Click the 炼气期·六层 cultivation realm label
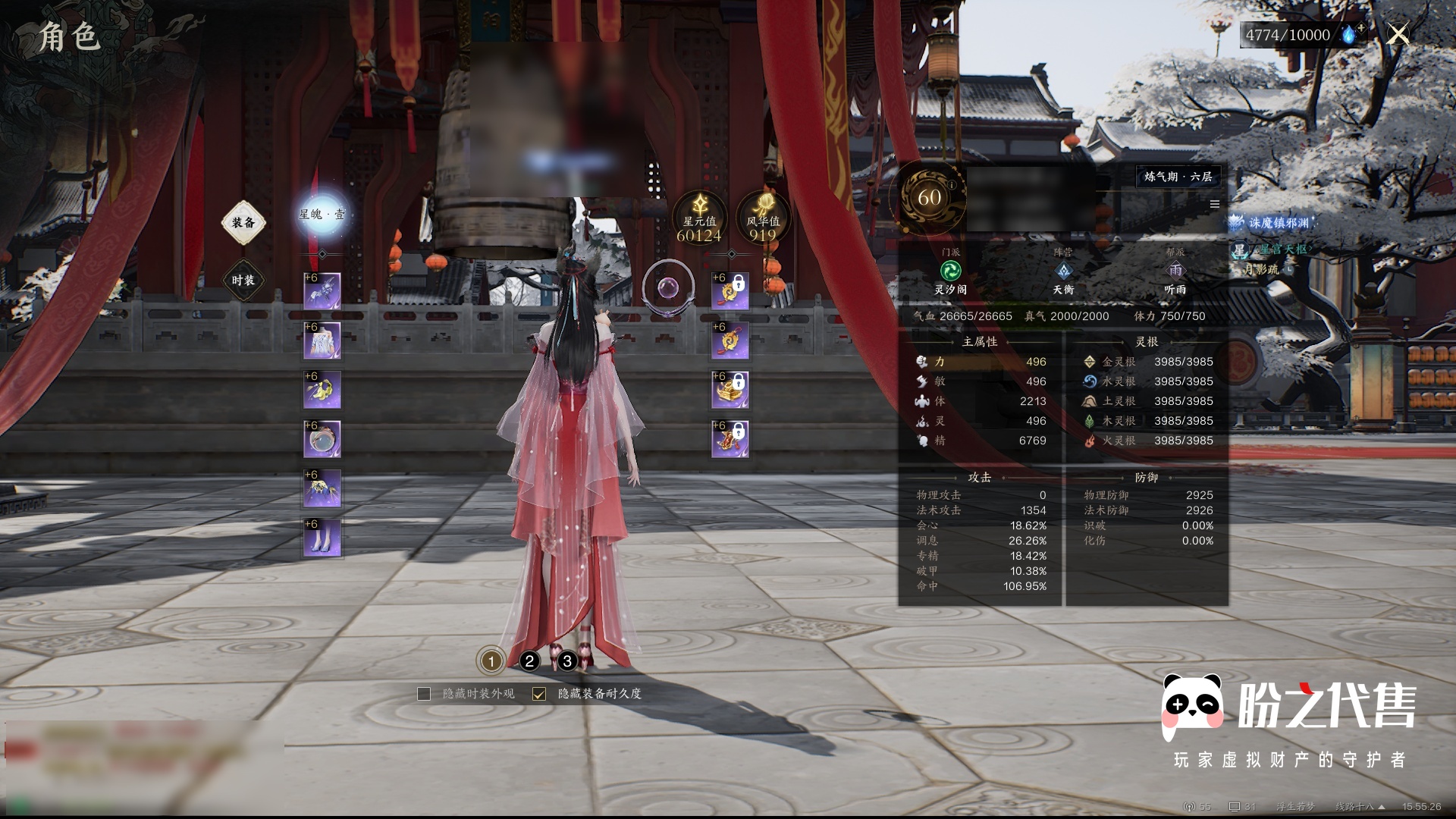This screenshot has width=1456, height=819. click(1178, 177)
